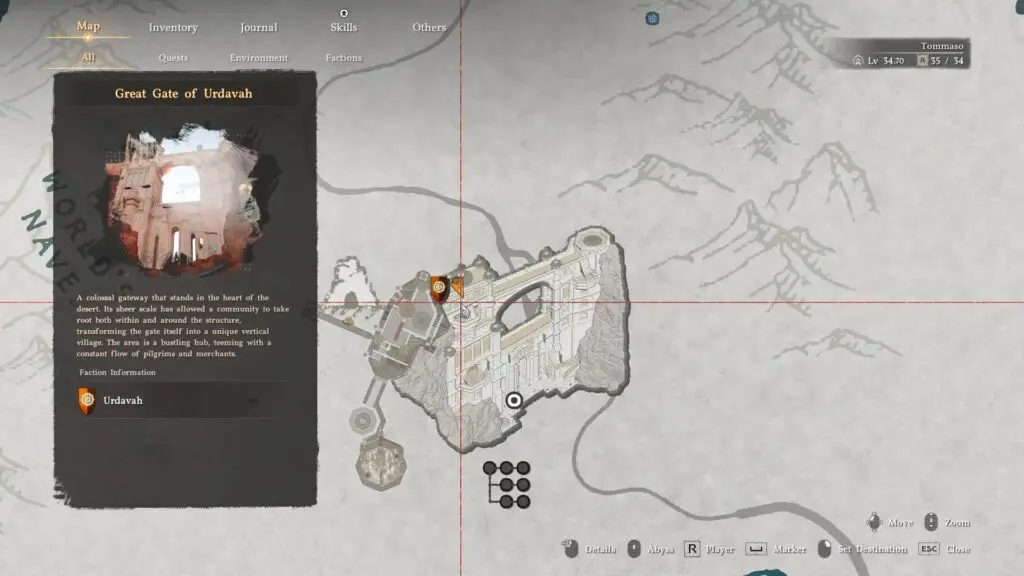Viewport: 1024px width, 576px height.
Task: Select the Map tab
Action: (88, 26)
